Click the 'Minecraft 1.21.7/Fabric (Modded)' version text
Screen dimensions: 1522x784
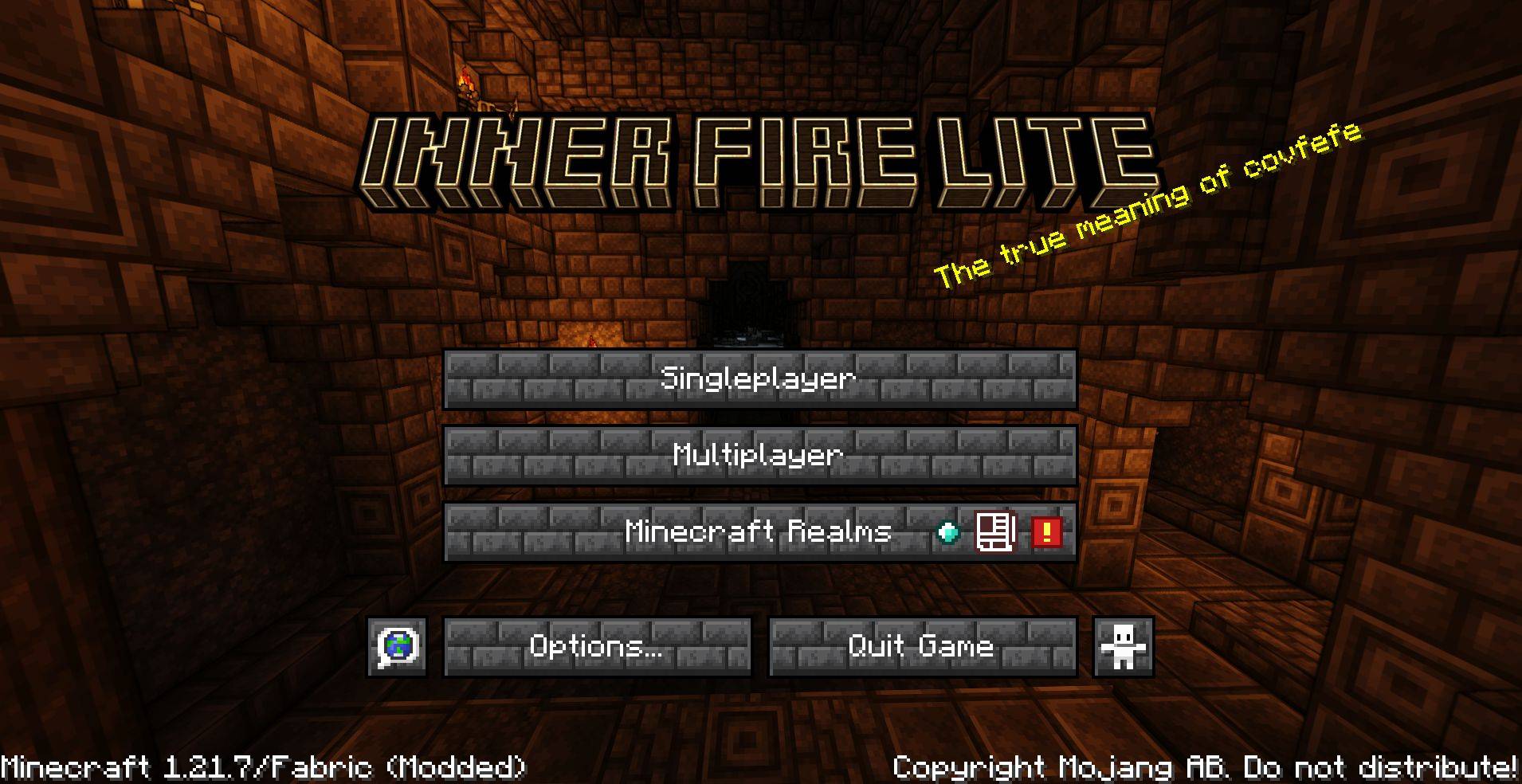263,766
